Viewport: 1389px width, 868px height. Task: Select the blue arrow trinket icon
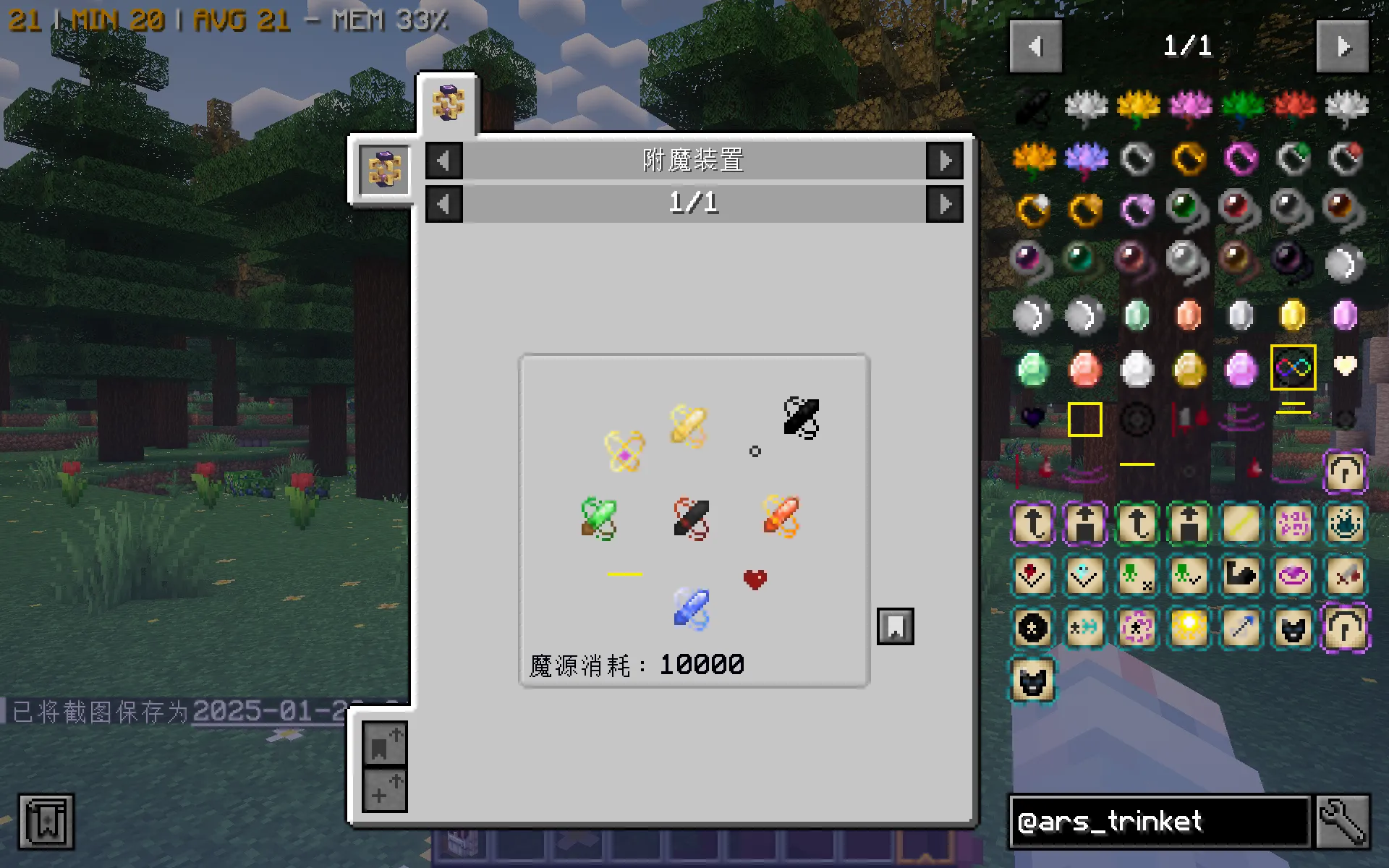1240,628
